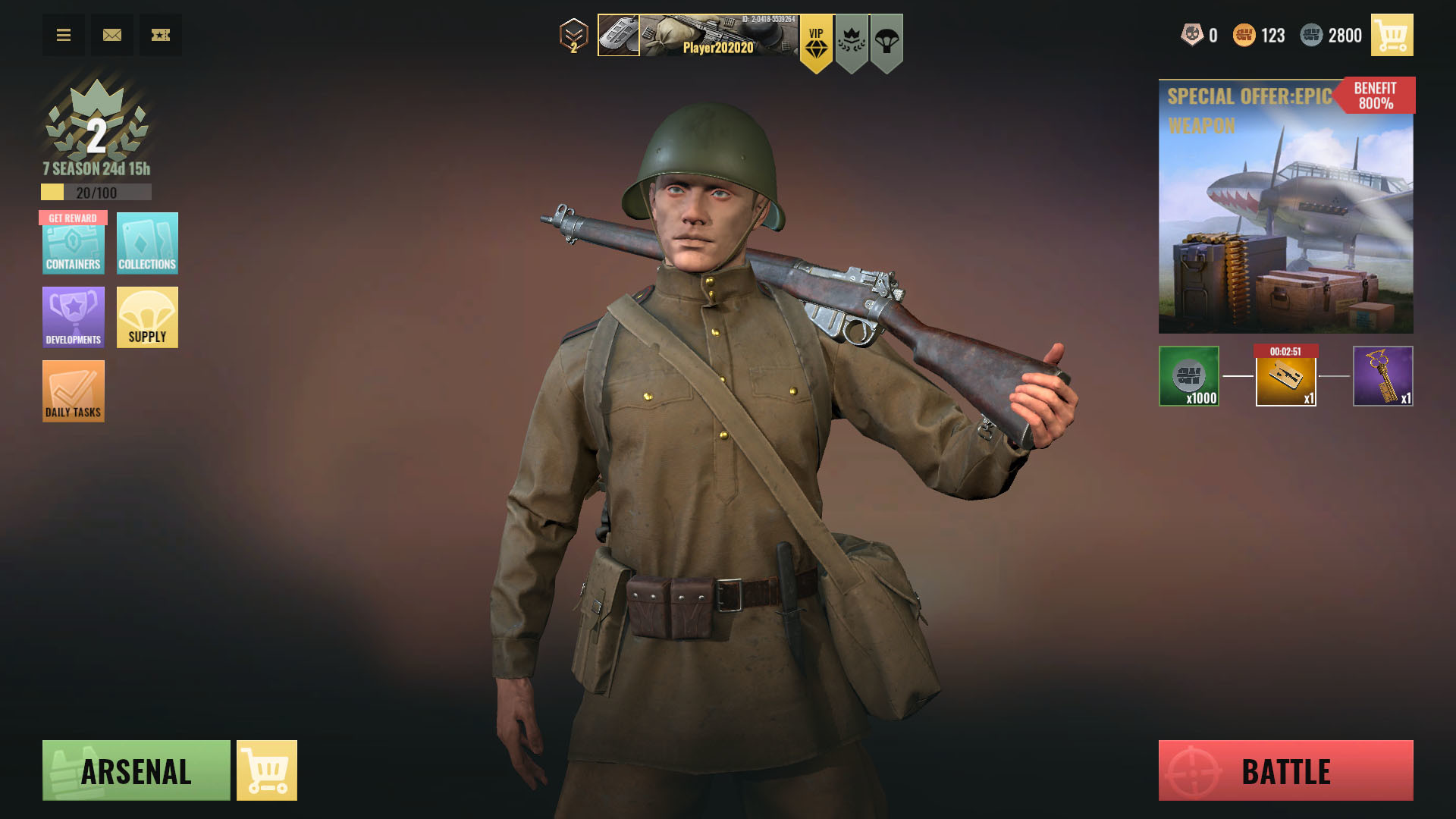The height and width of the screenshot is (819, 1456).
Task: Select the VIP diamond banner
Action: pos(816,42)
